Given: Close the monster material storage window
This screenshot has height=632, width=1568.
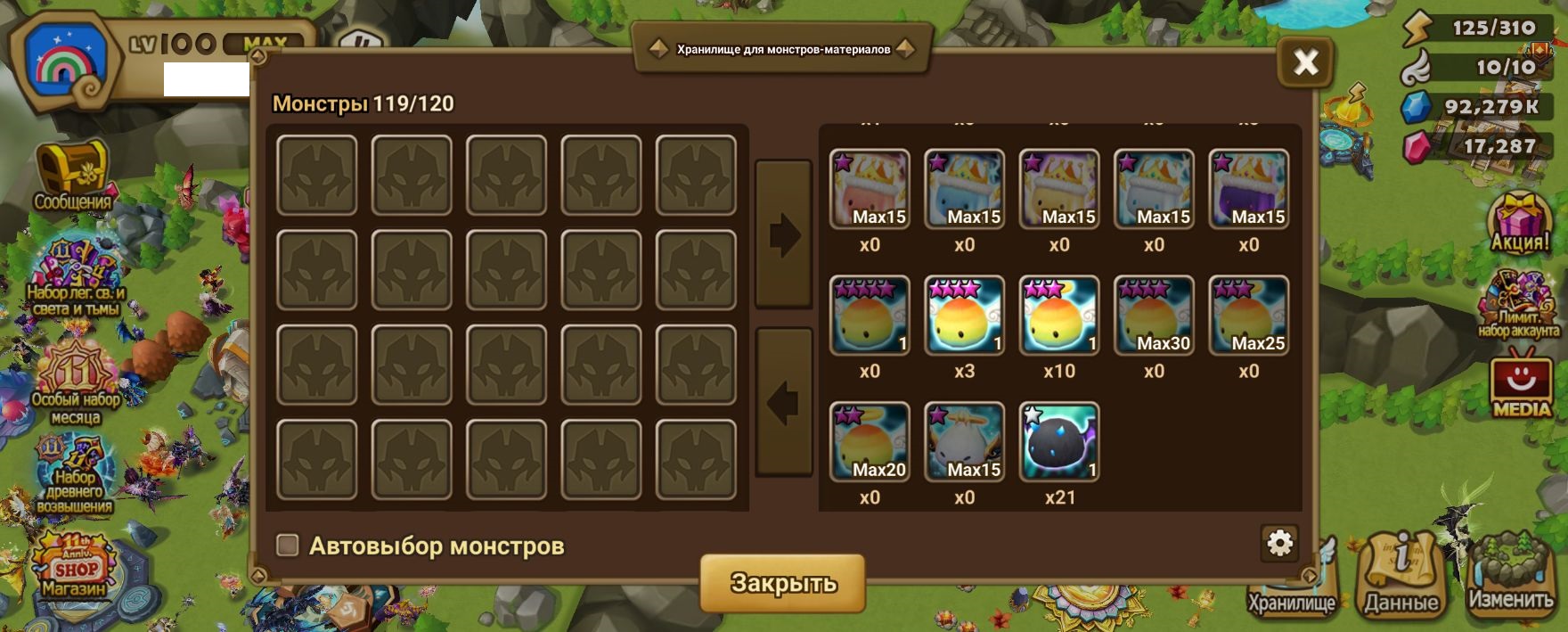Looking at the screenshot, I should click(1305, 62).
